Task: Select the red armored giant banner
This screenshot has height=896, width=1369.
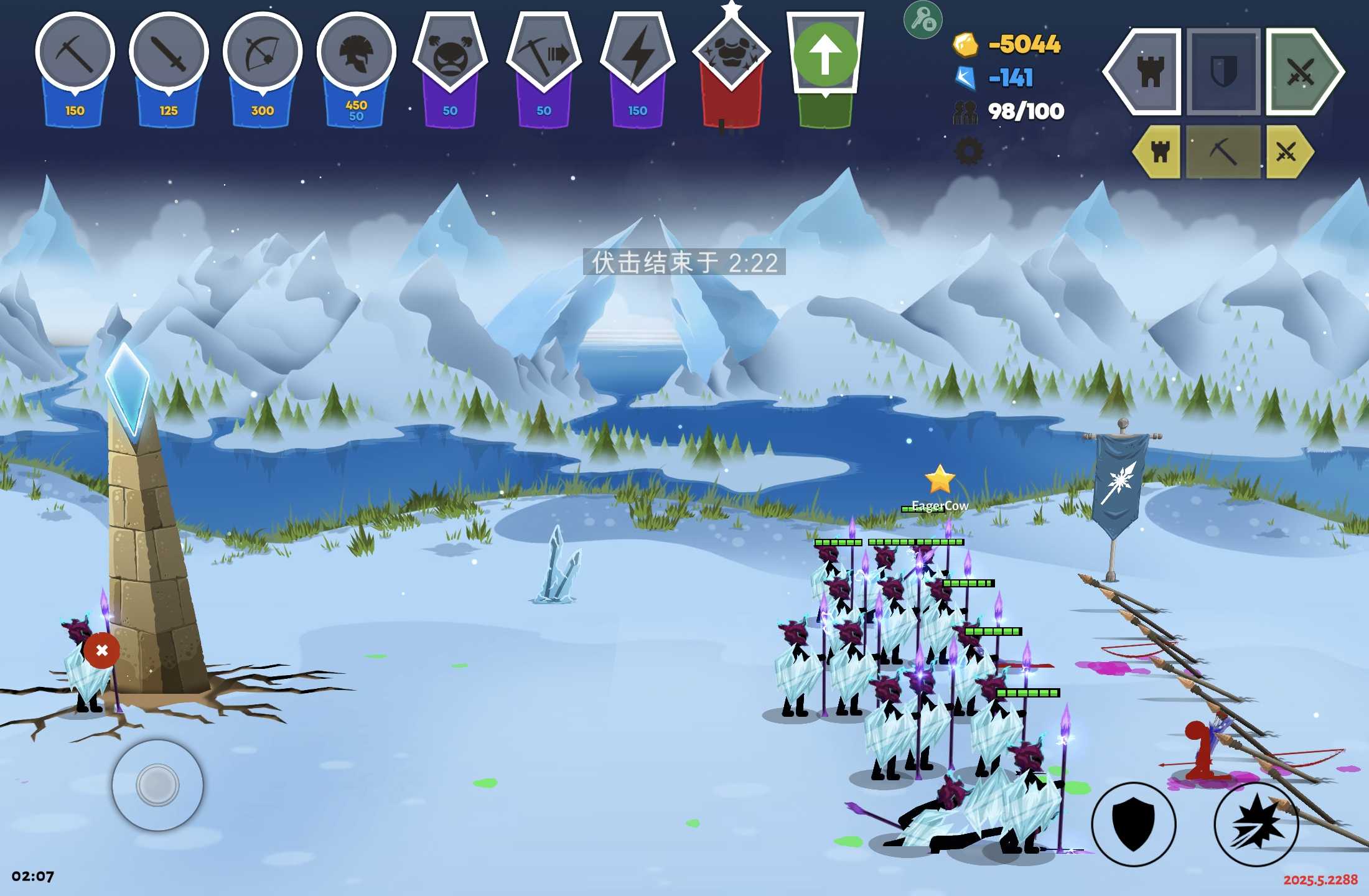Action: coord(731,55)
